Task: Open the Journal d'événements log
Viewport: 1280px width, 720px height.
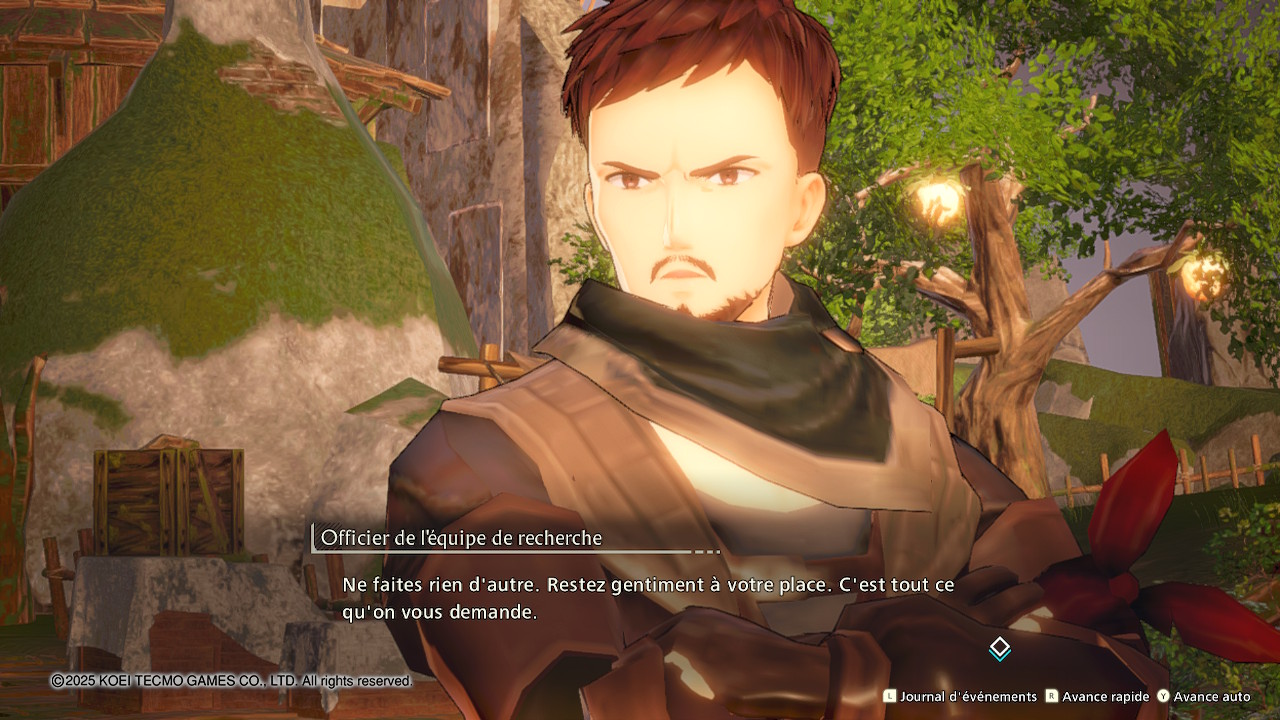Action: (960, 696)
